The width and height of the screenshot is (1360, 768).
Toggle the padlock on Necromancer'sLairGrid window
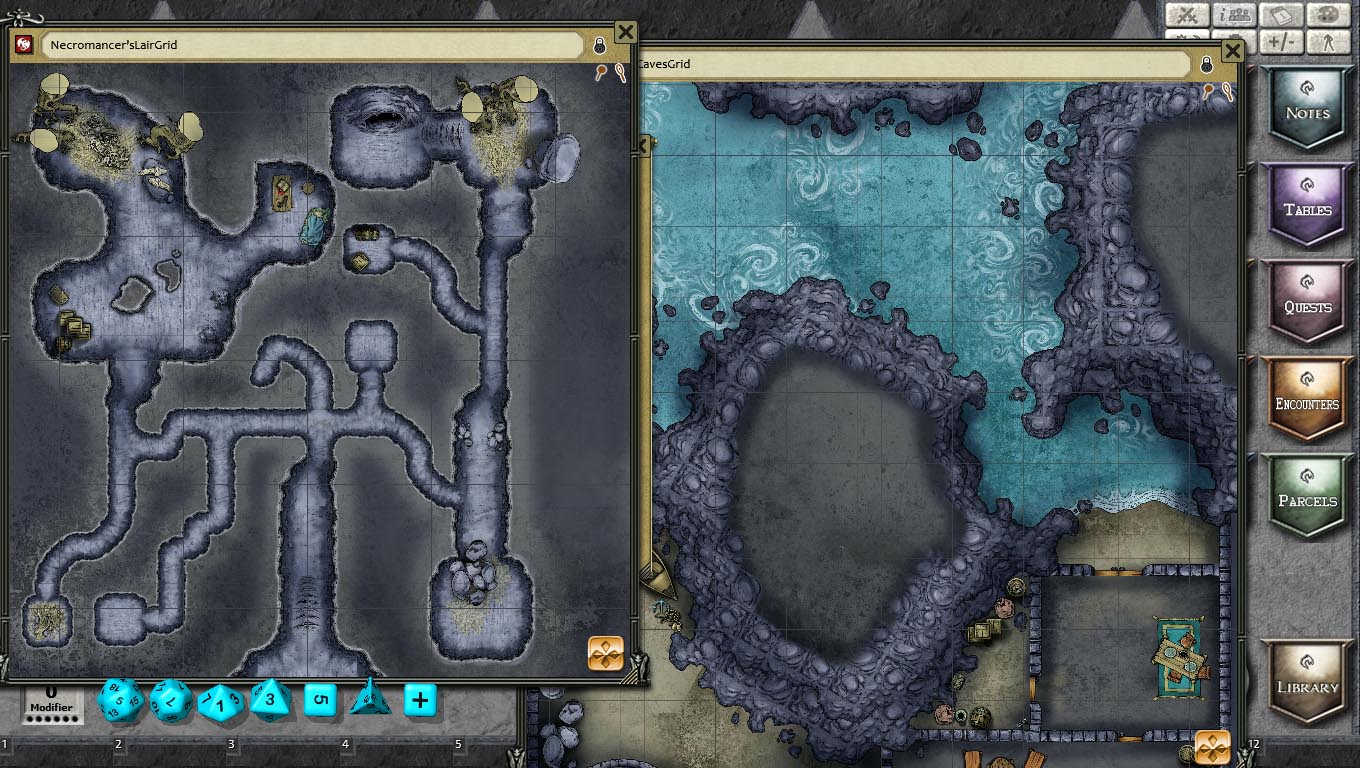click(599, 46)
